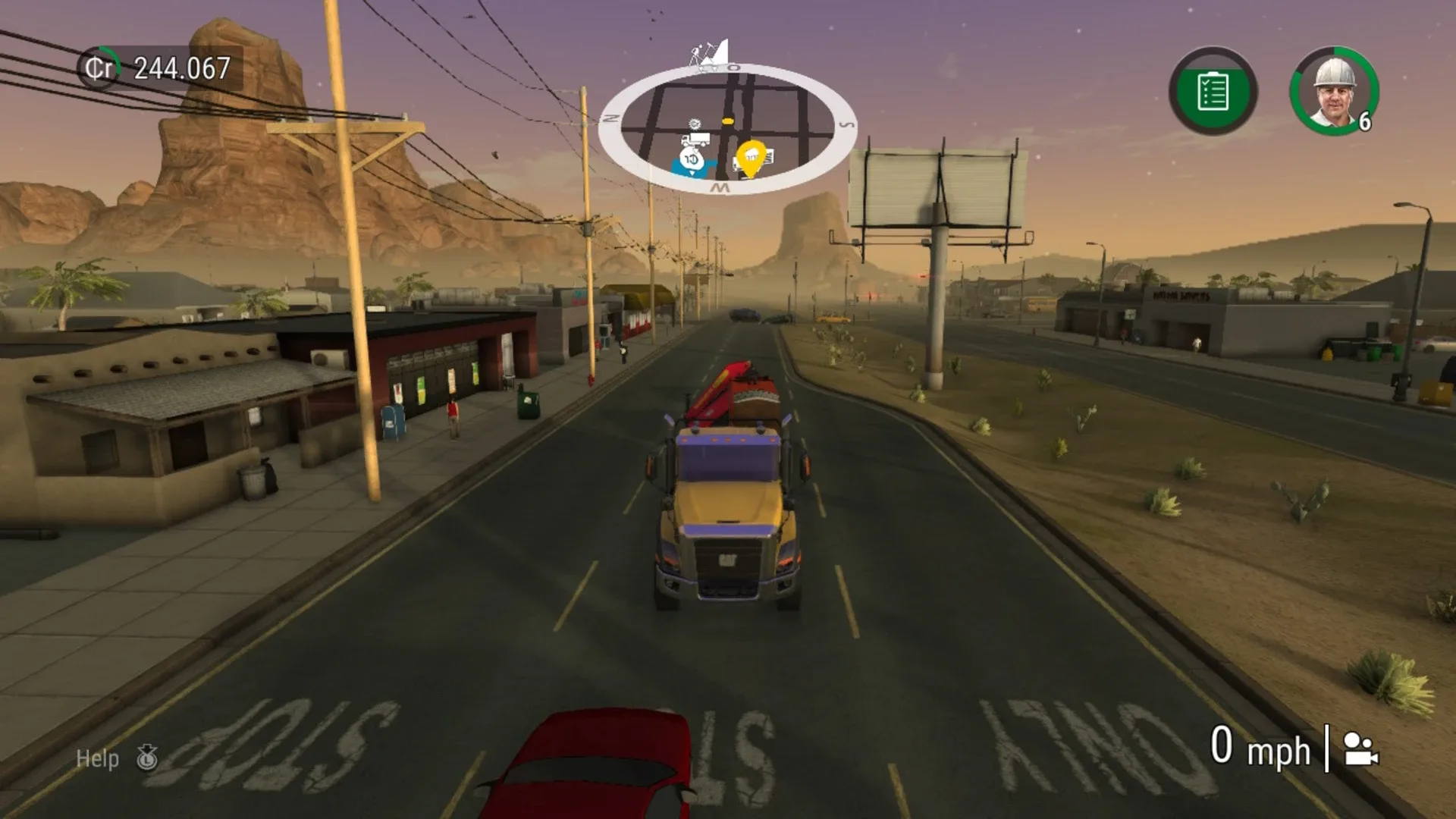Select the construction site crane icon above compass

(707, 52)
